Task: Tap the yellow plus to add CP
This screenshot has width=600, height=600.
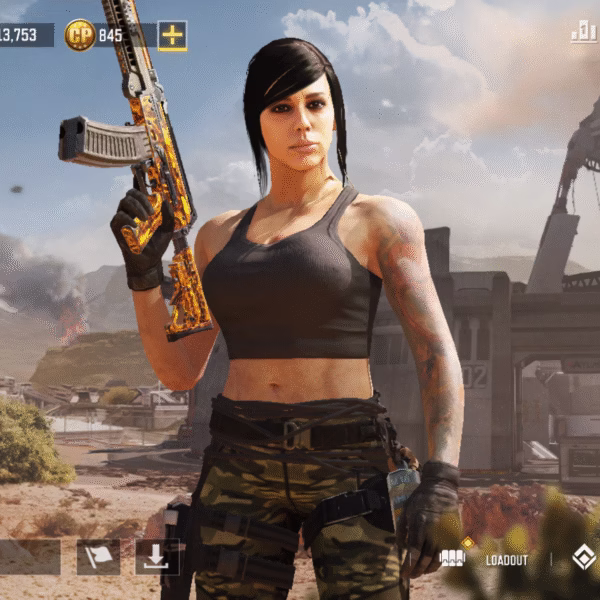Action: pos(172,36)
